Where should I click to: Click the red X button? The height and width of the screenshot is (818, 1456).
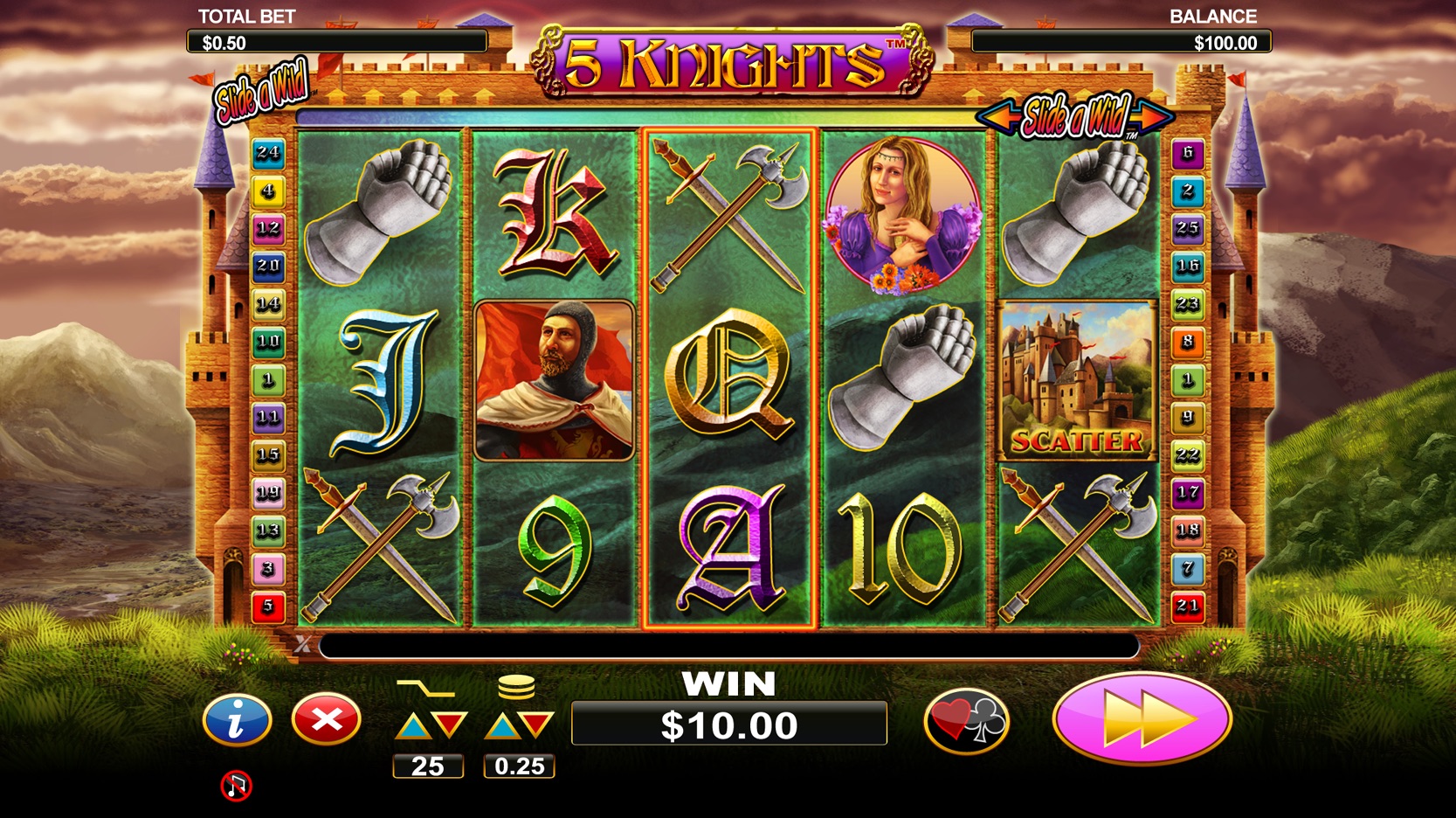click(x=326, y=719)
